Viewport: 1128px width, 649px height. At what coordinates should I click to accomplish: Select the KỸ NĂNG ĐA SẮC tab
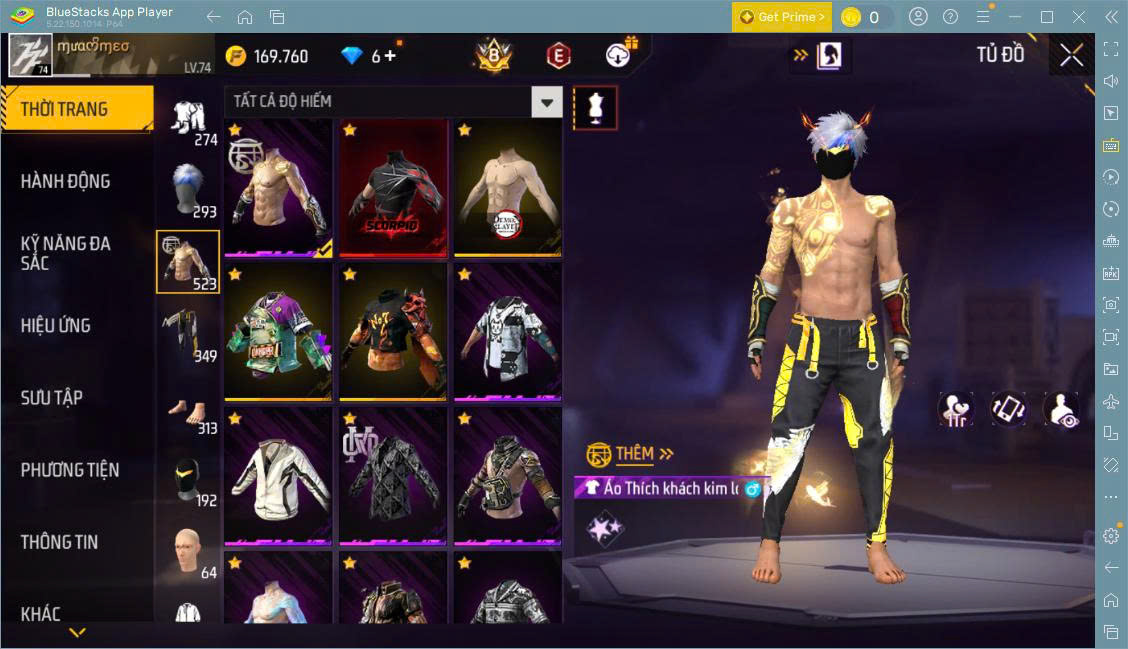[66, 253]
